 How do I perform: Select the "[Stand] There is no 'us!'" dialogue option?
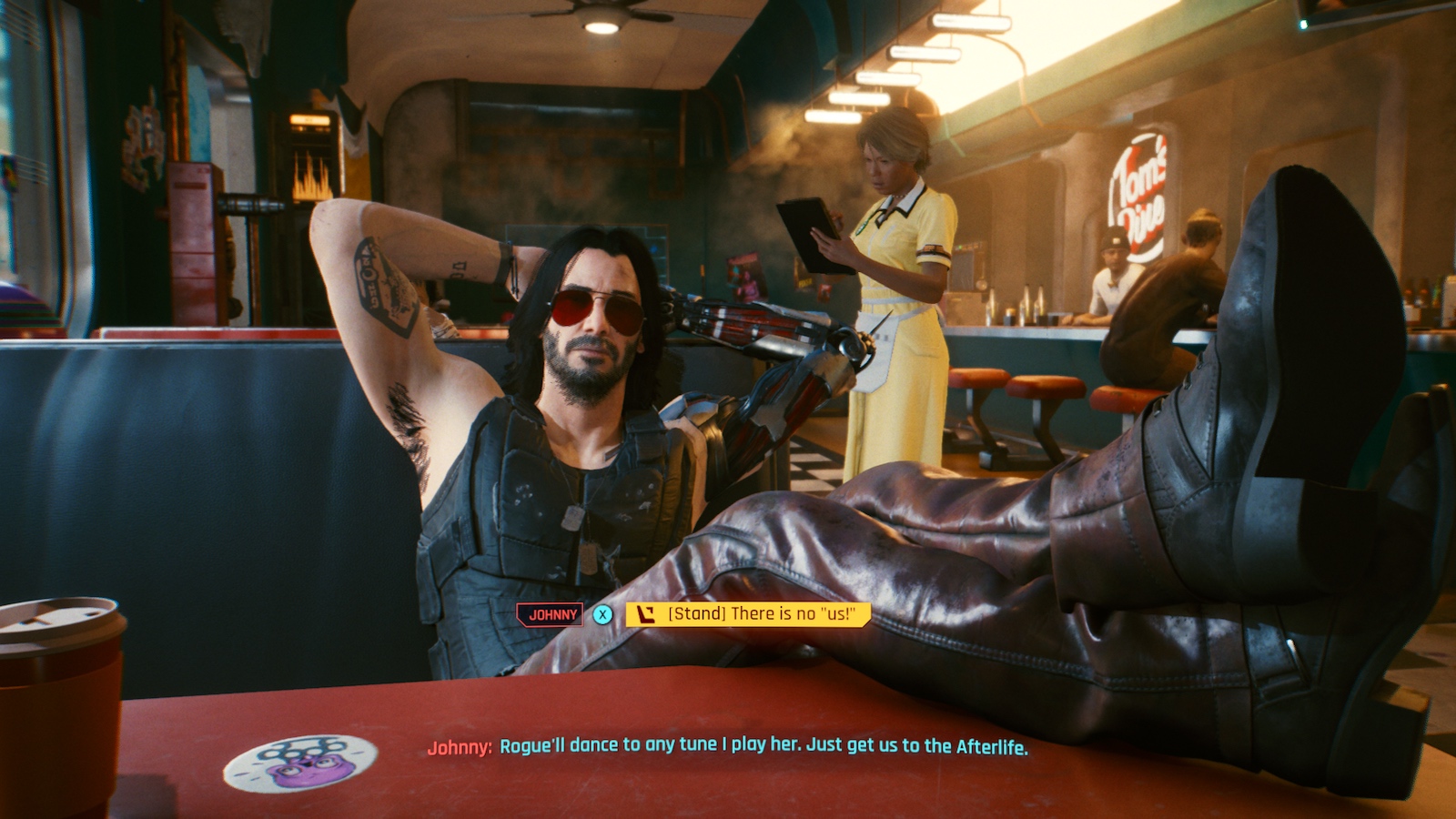[763, 615]
